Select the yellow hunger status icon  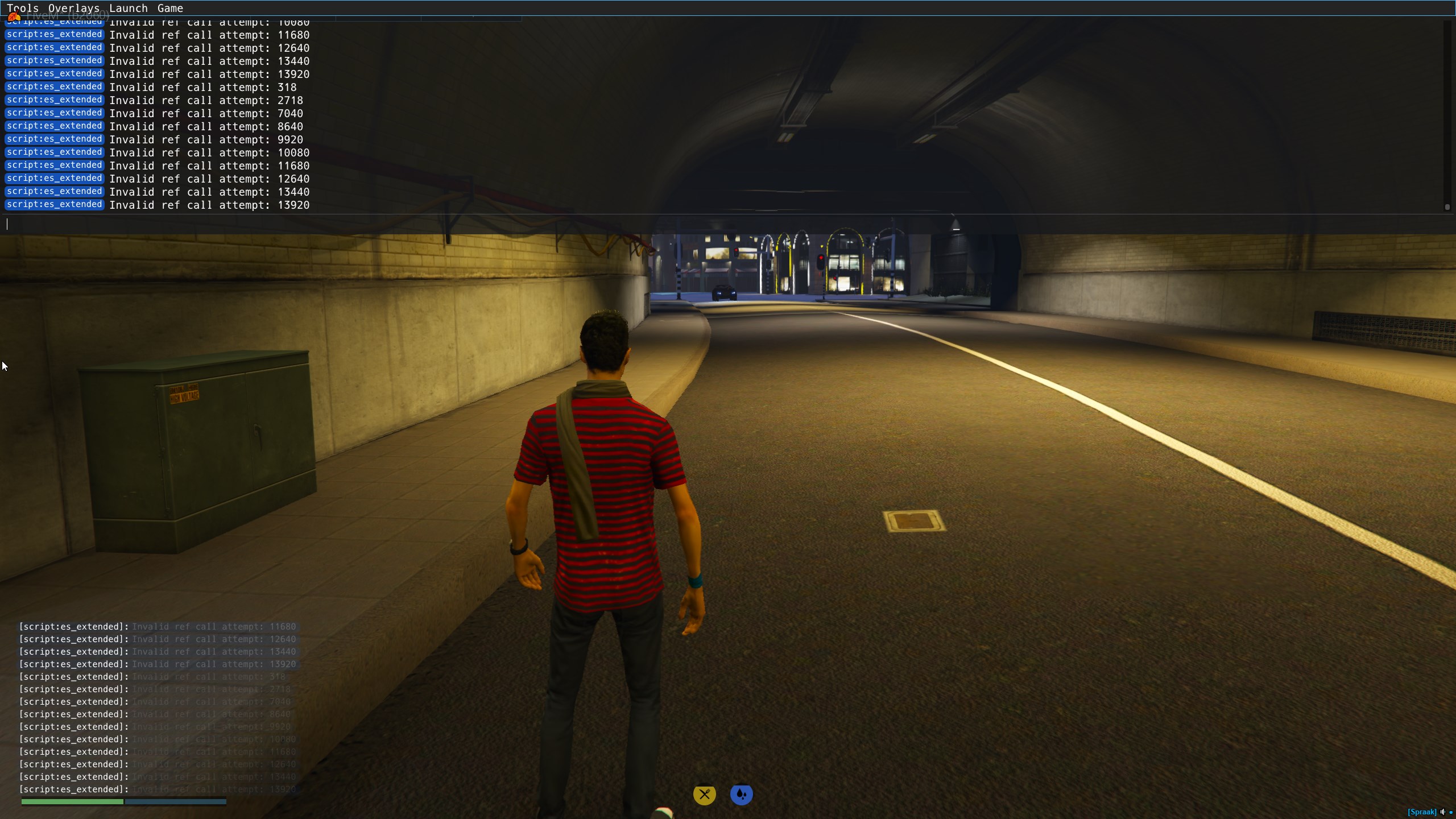(x=705, y=795)
